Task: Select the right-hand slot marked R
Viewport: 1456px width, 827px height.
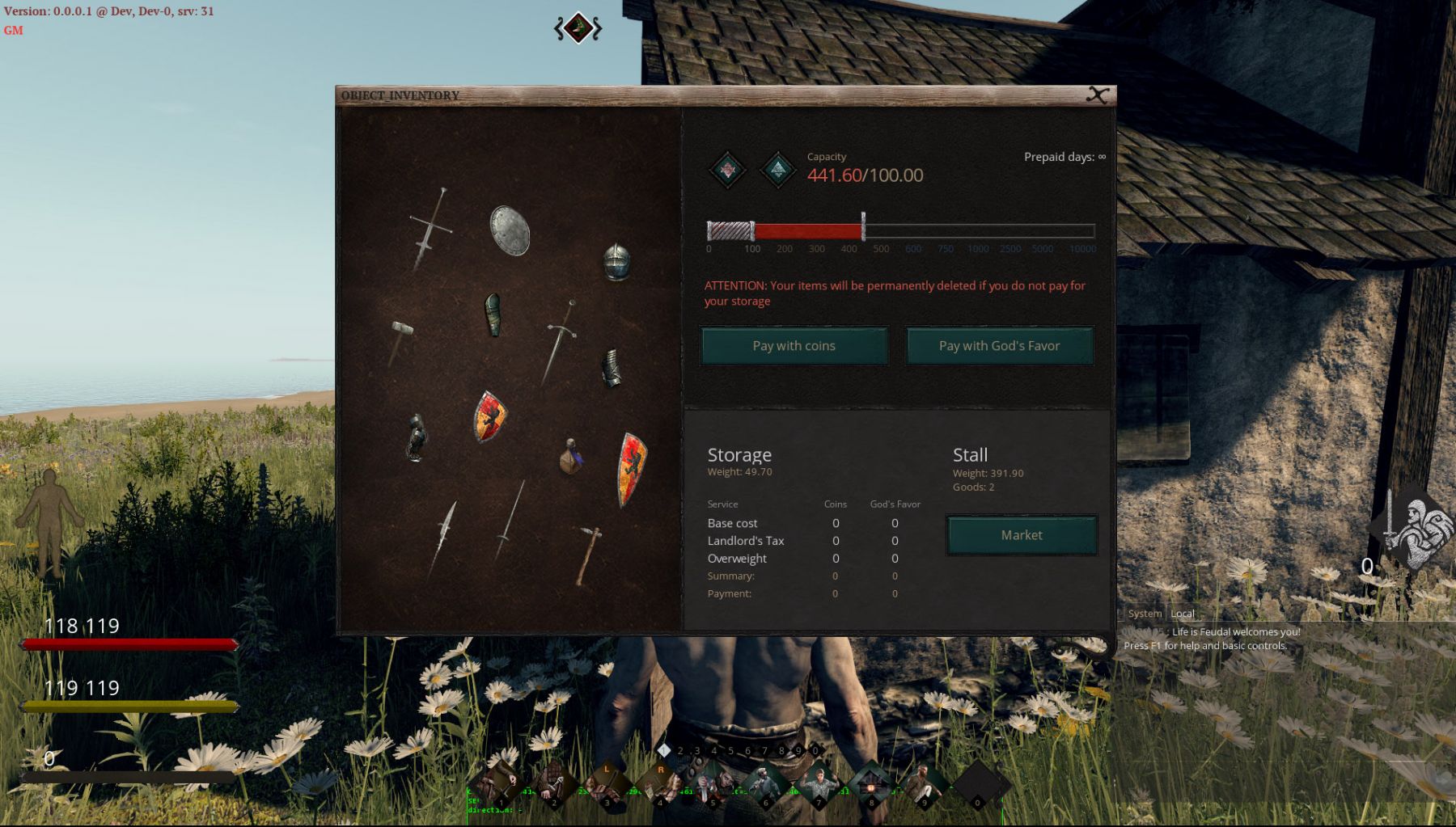Action: pyautogui.click(x=660, y=783)
